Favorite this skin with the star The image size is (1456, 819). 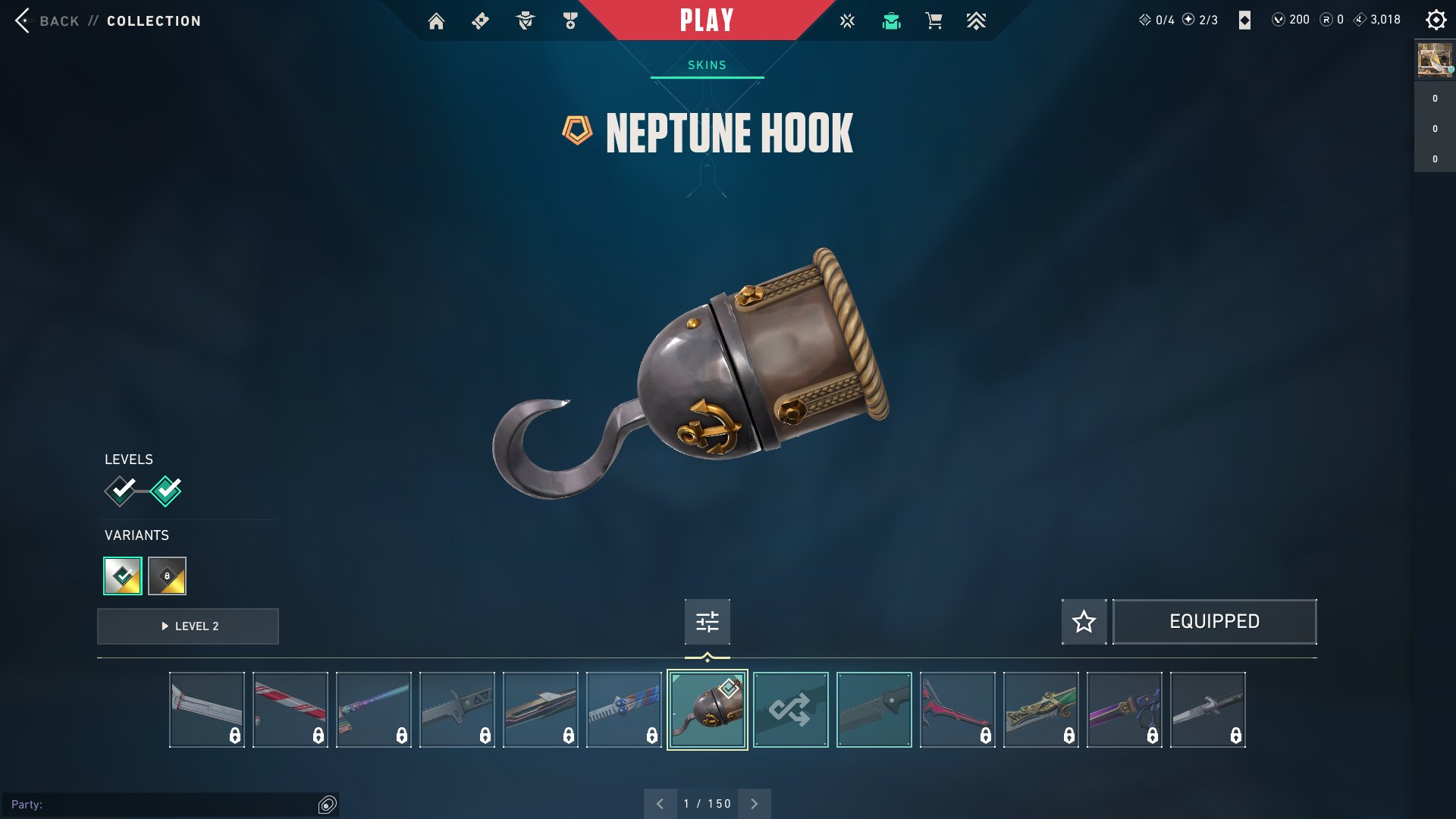point(1084,622)
